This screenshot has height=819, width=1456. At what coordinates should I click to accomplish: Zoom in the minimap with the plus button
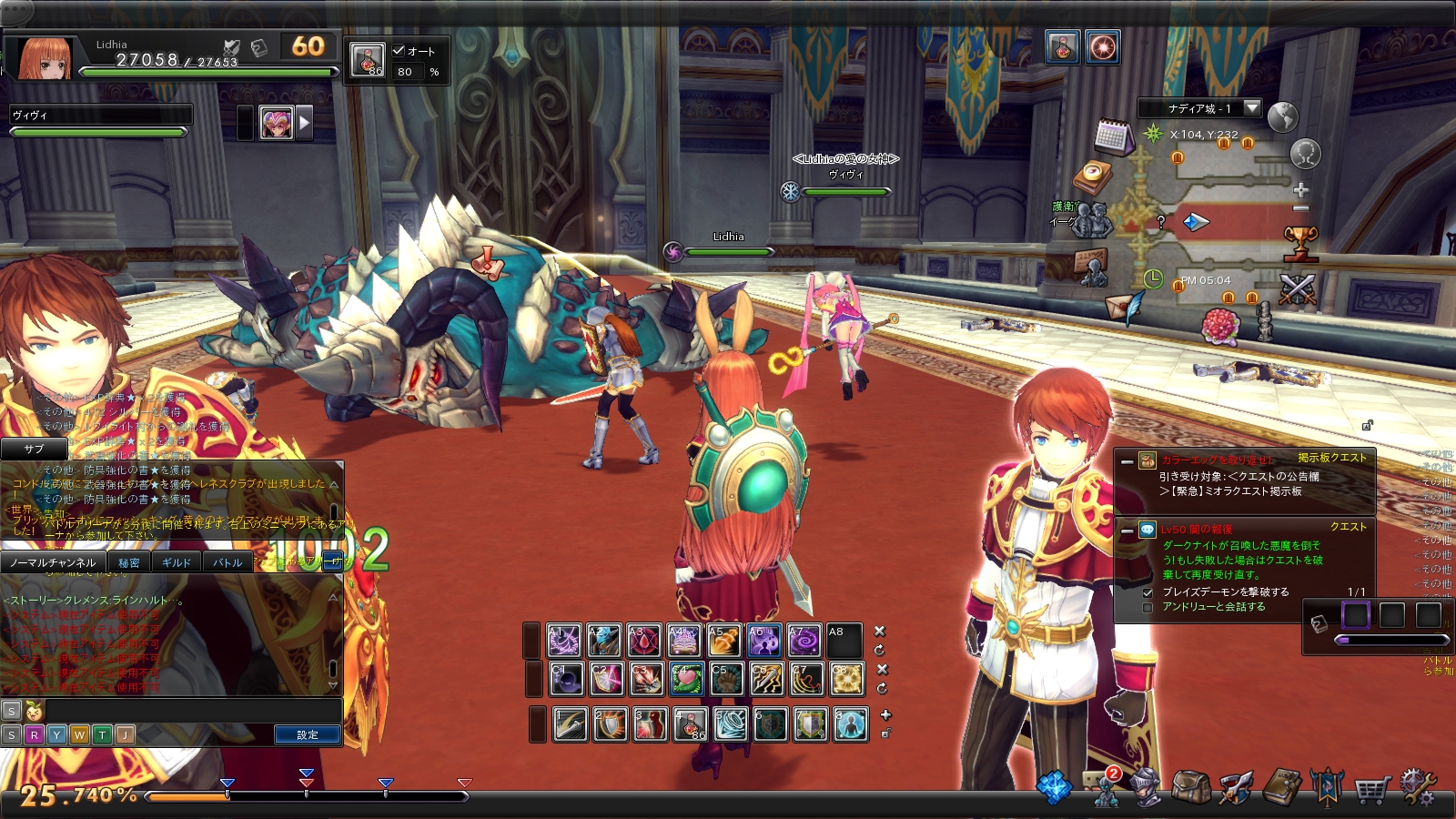click(1301, 189)
